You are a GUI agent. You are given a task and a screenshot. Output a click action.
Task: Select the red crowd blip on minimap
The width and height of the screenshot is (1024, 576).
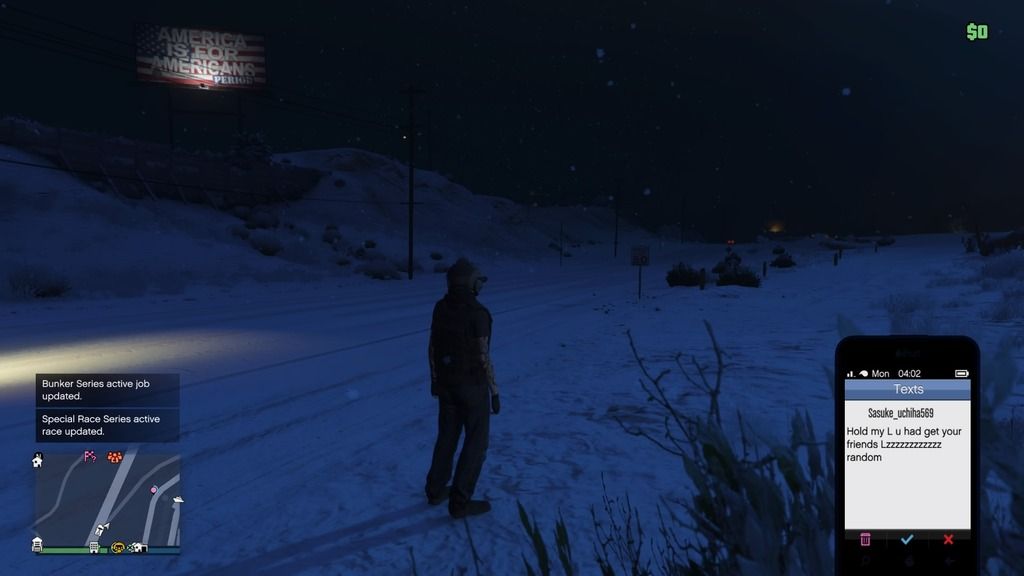114,458
